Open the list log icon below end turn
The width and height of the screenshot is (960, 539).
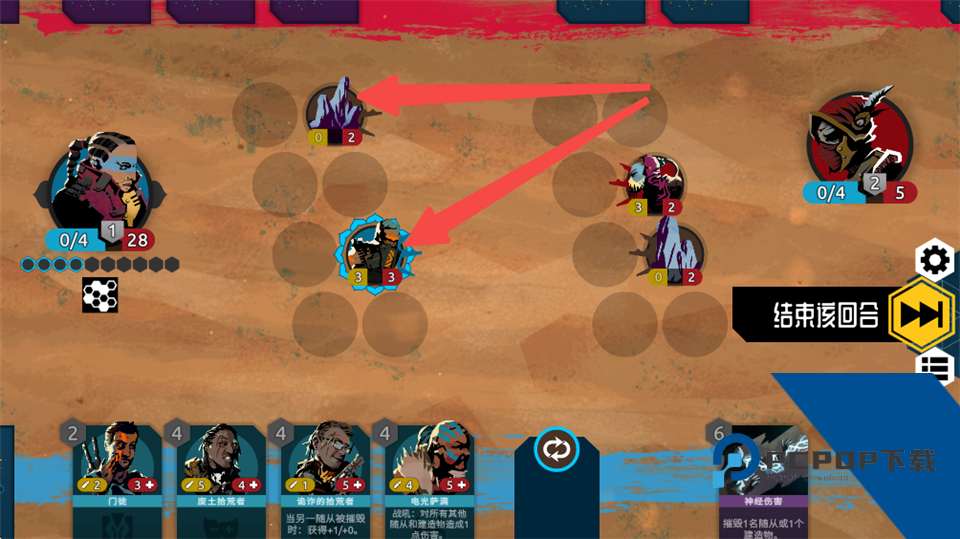click(x=935, y=368)
